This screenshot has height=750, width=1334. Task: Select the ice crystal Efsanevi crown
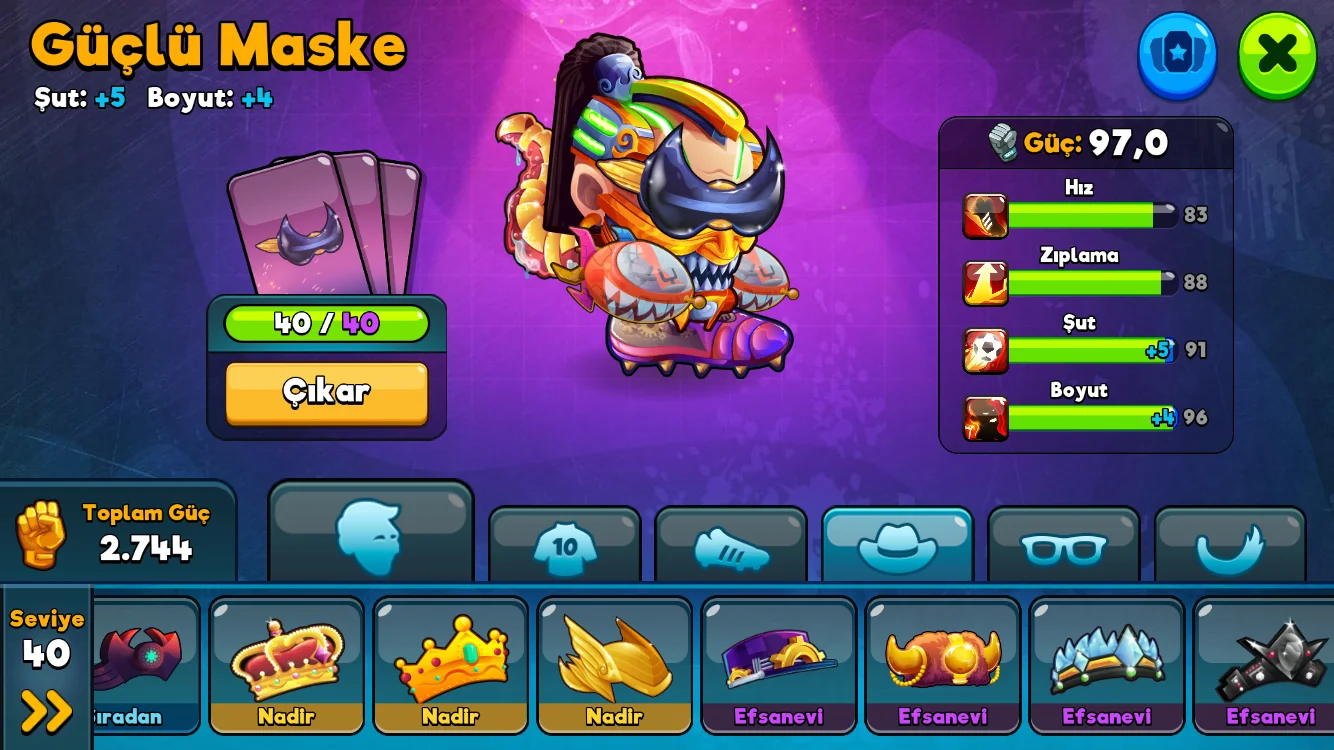[x=1106, y=664]
